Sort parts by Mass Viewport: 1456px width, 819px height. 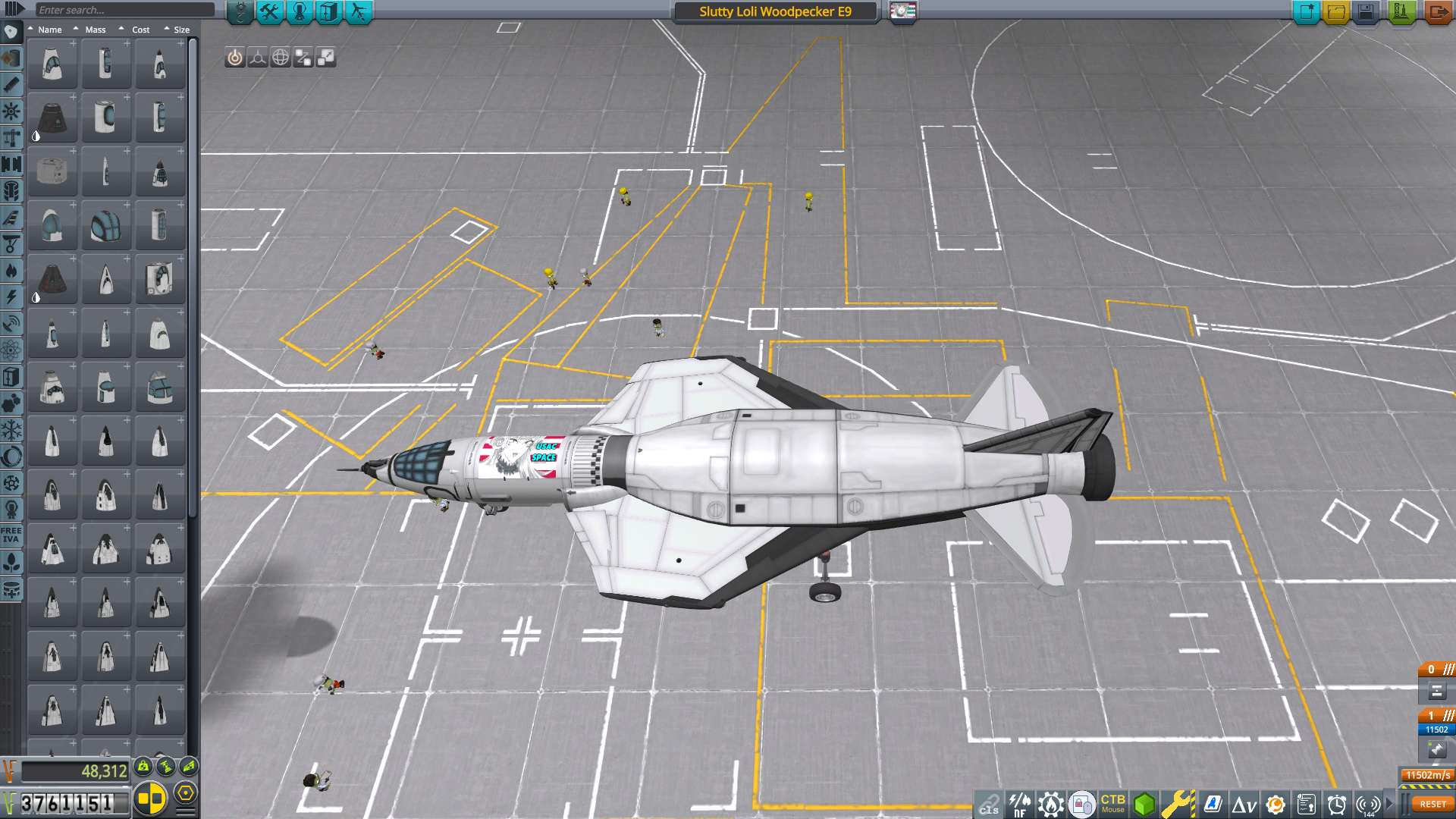[95, 30]
